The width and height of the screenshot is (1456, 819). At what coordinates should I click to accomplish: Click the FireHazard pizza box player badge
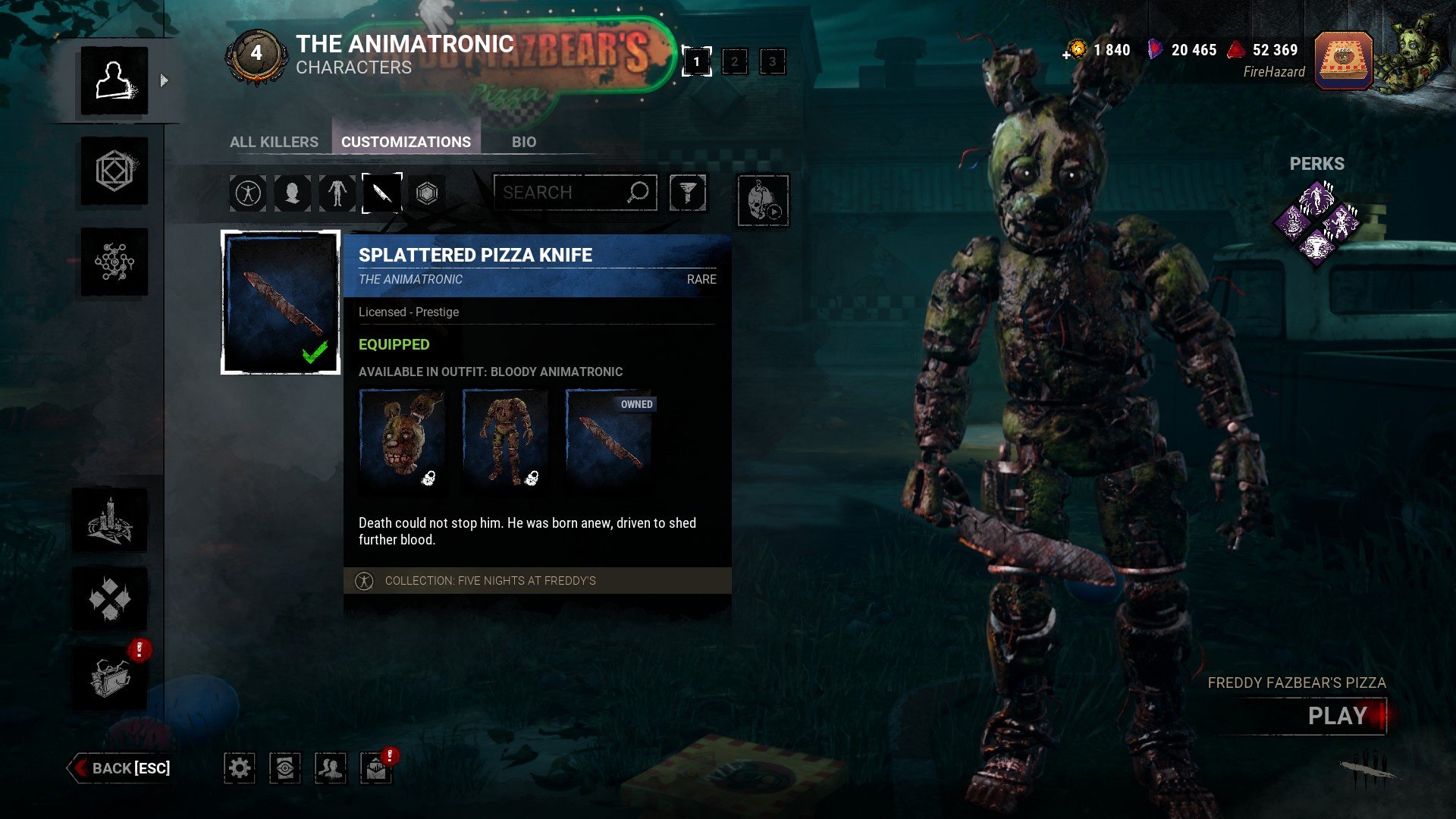point(1343,60)
